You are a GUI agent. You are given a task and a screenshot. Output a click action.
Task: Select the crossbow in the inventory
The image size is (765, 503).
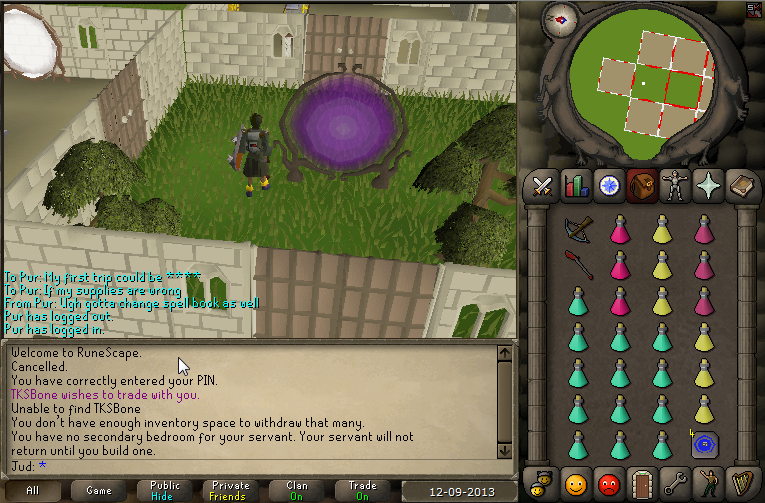coord(577,231)
